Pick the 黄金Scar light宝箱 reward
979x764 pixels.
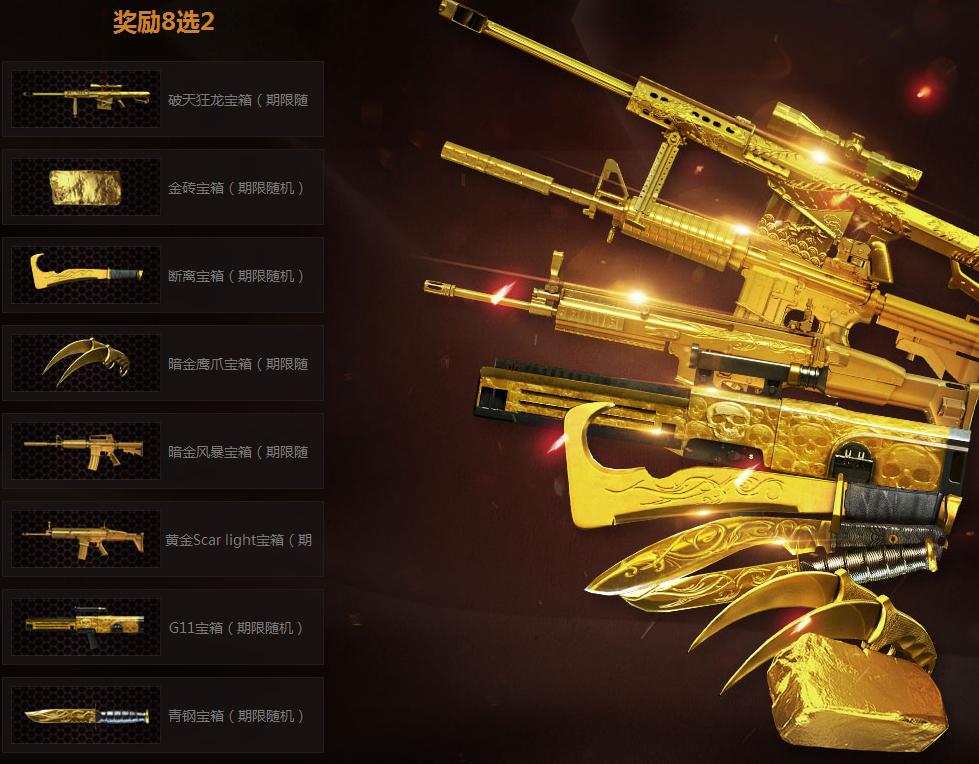[163, 539]
